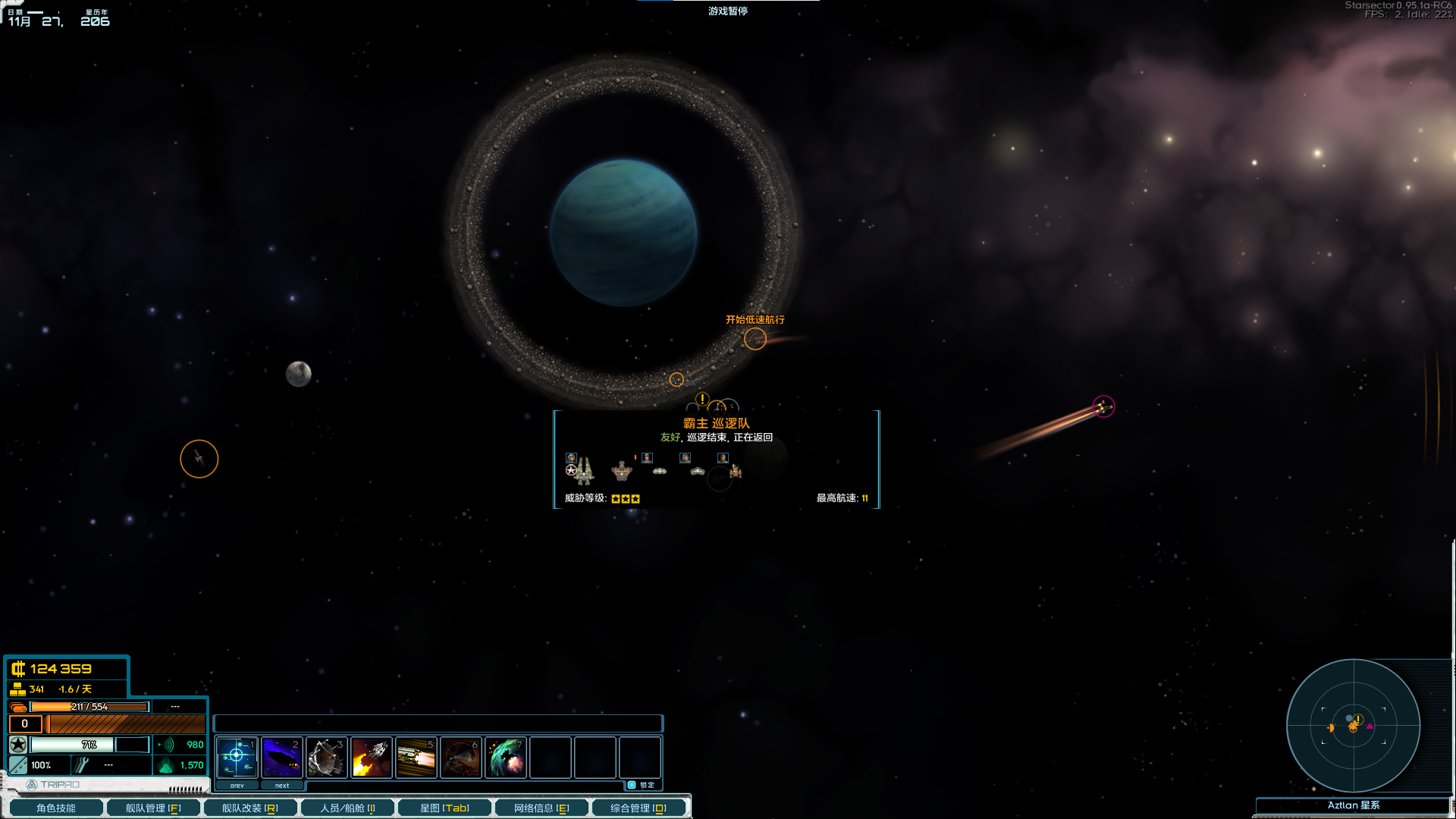Open the 网络信息 intel screen
The height and width of the screenshot is (819, 1456).
pos(541,808)
